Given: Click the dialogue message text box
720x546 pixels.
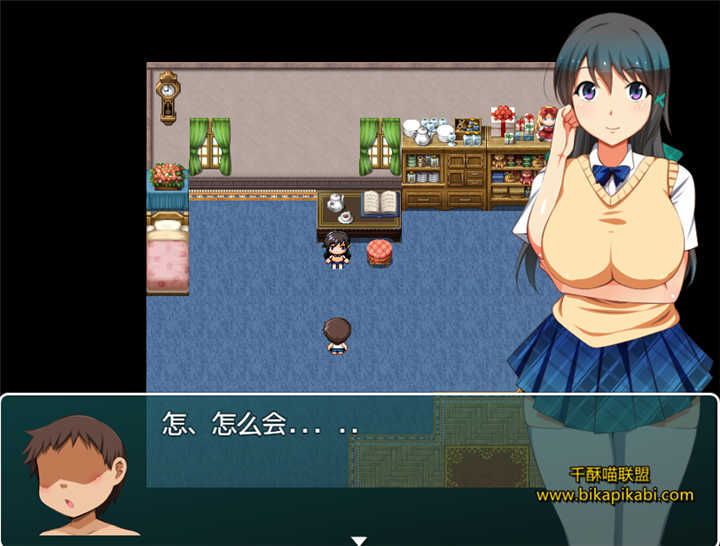Looking at the screenshot, I should [x=360, y=467].
